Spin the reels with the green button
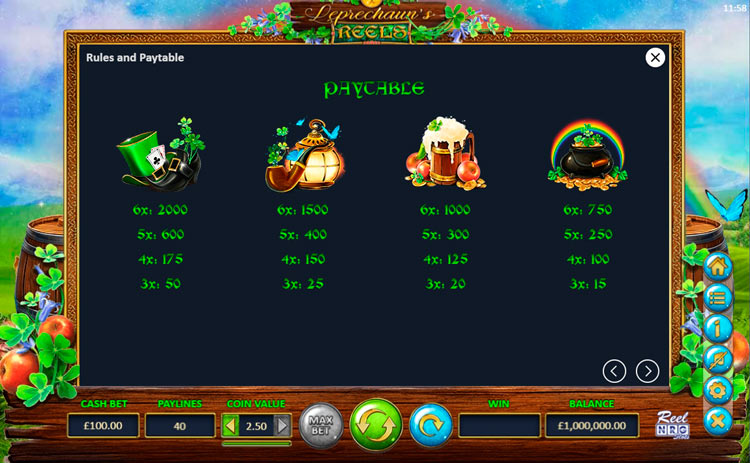The width and height of the screenshot is (750, 463). (375, 424)
